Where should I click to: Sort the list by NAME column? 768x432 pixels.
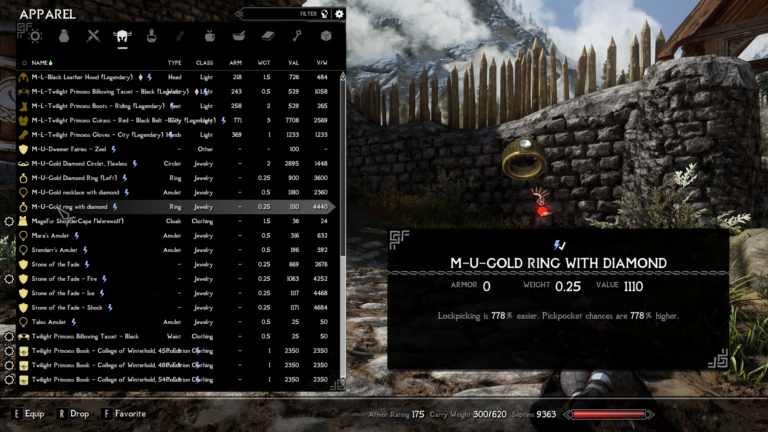pos(42,62)
